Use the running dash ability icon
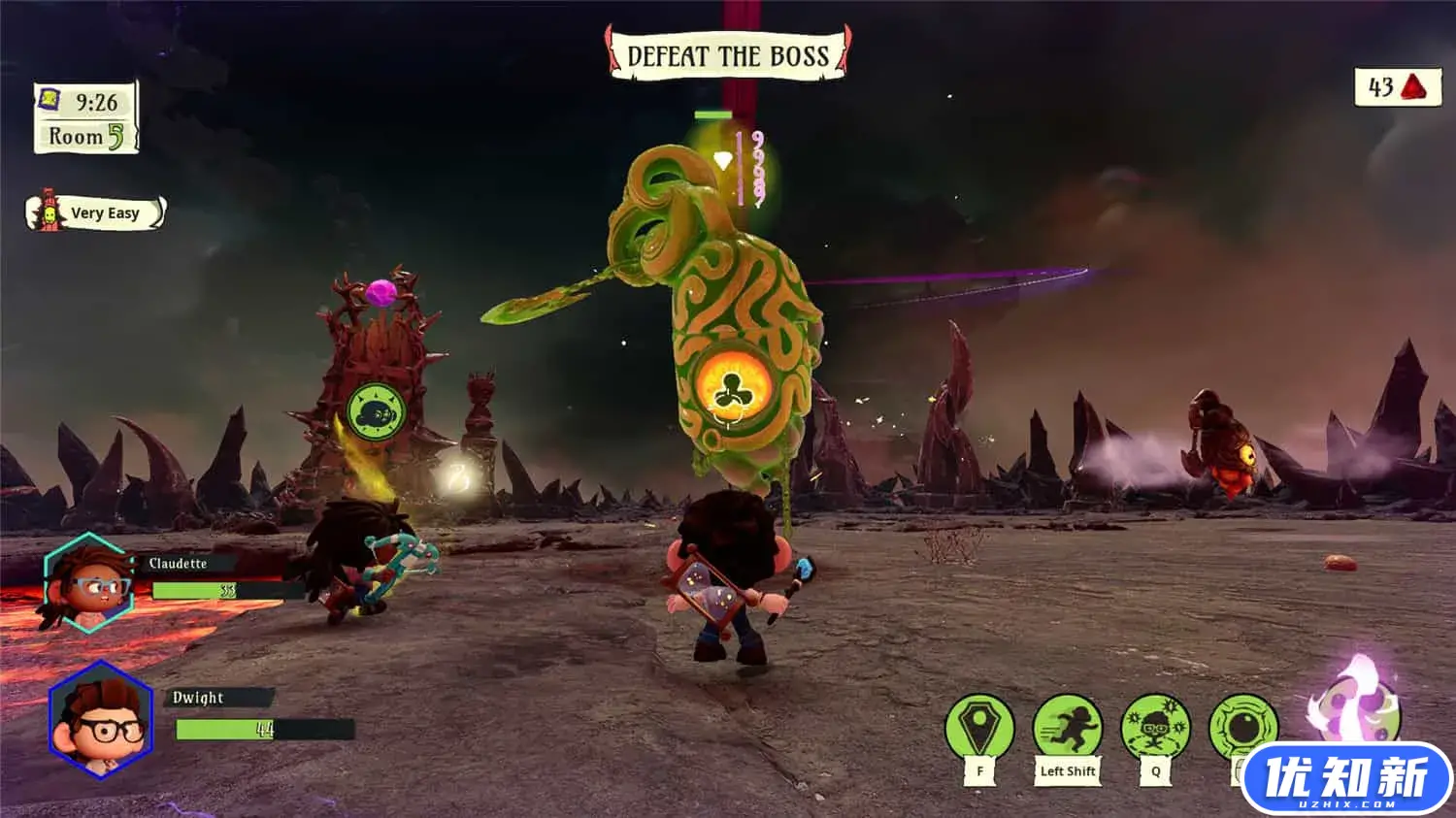 [x=1068, y=728]
